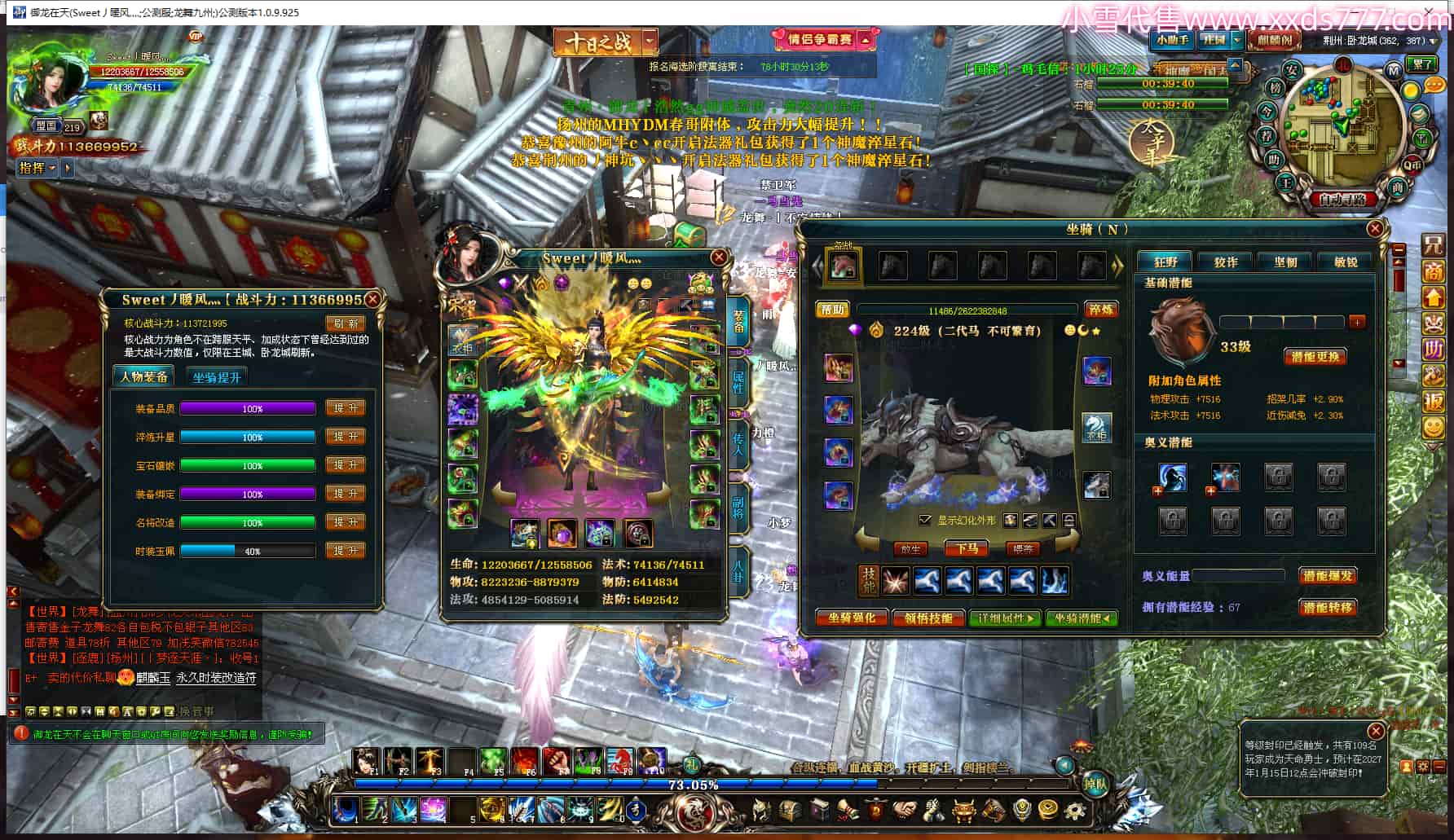Screen dimensions: 1454x840
Task: Open the 指挥 dropdown
Action: [37, 168]
